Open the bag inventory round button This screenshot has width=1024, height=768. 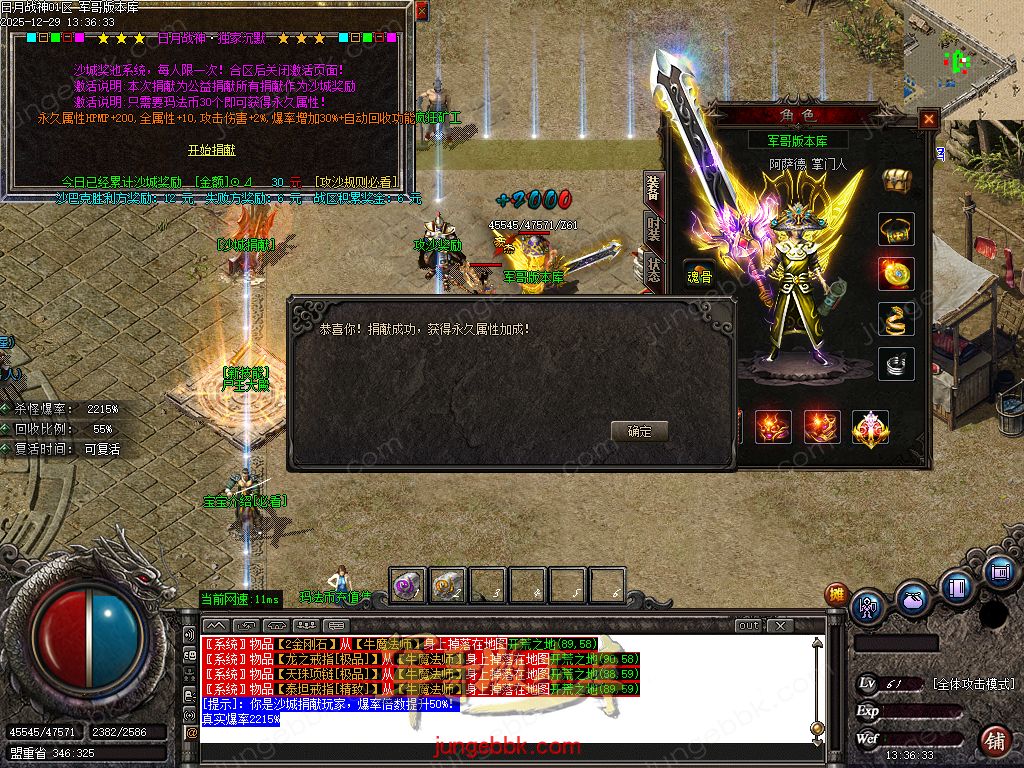click(912, 600)
